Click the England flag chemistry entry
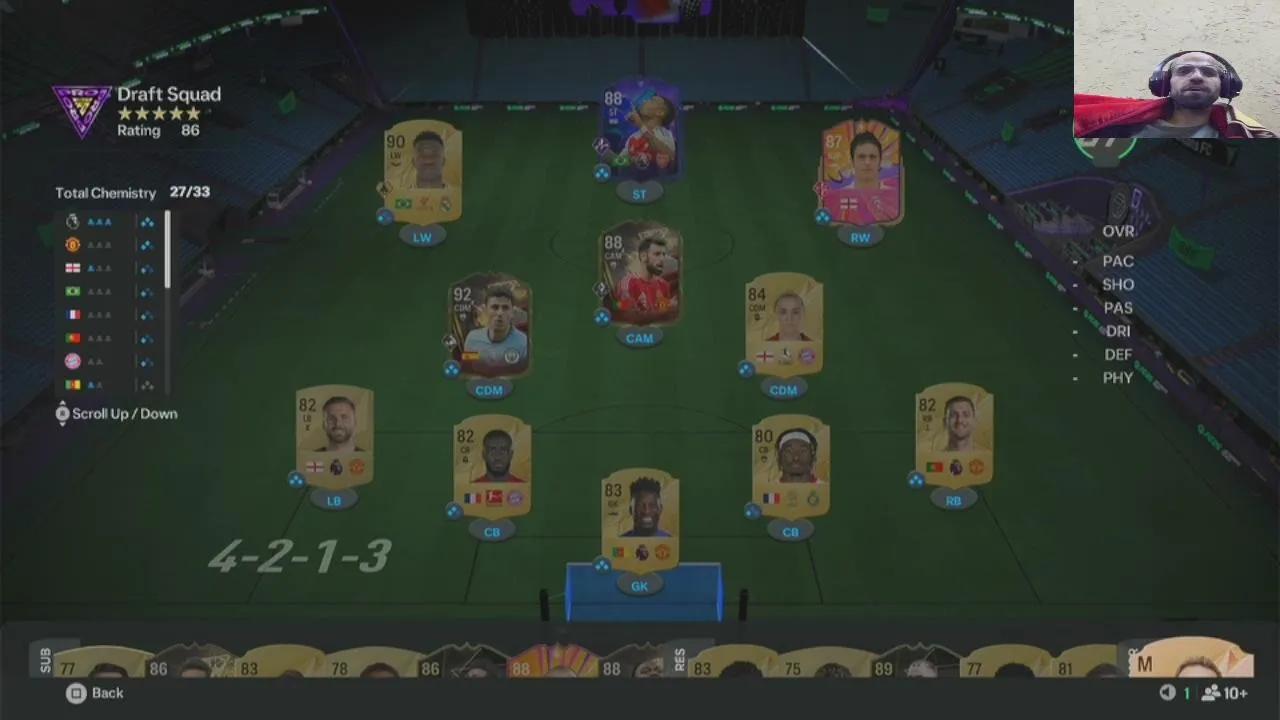 click(72, 267)
